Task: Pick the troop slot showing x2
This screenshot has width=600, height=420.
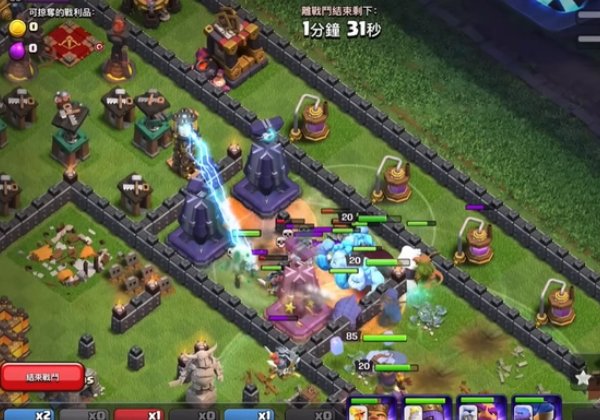Action: 27,414
